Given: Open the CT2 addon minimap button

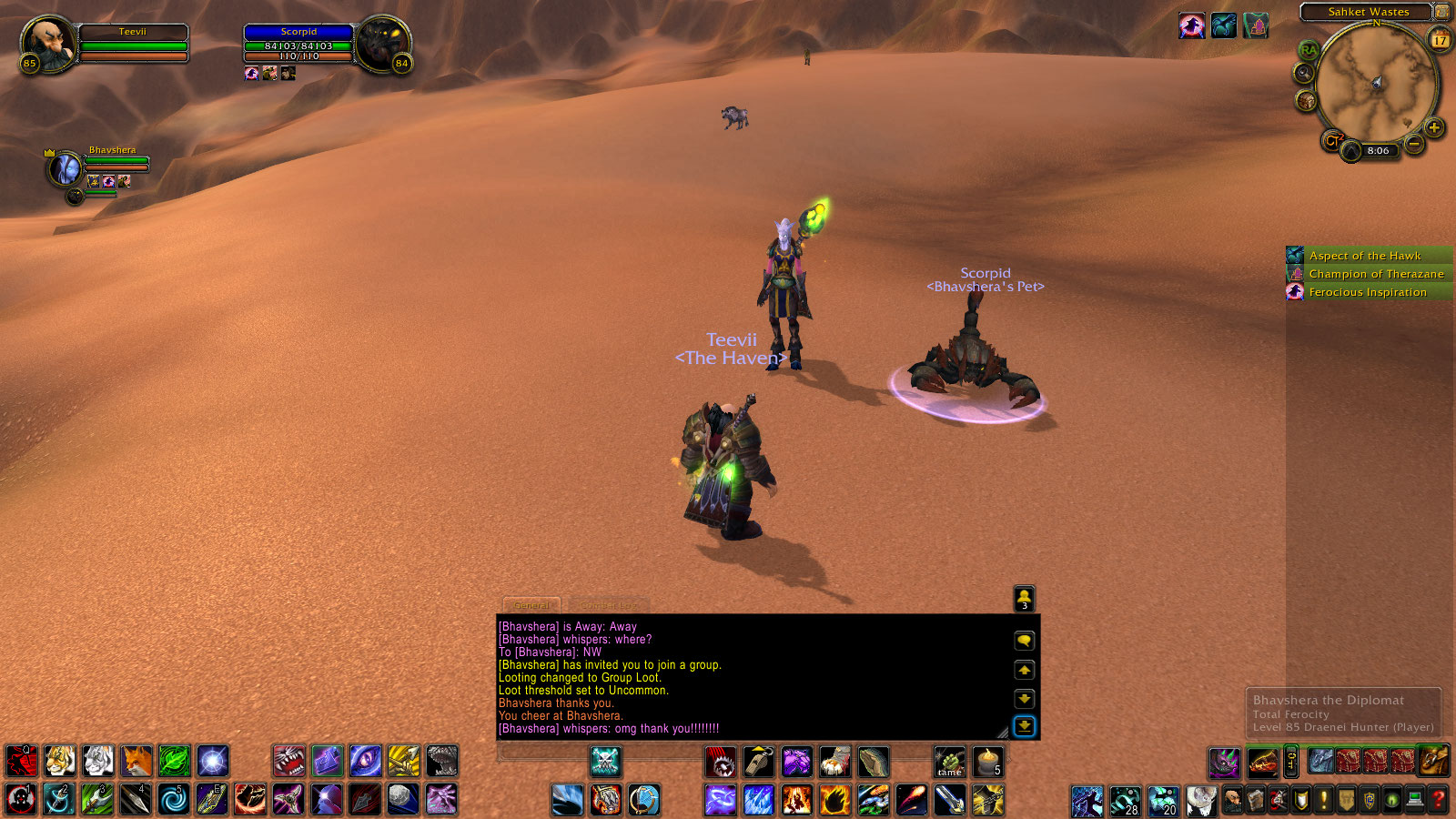Looking at the screenshot, I should pos(1333,141).
